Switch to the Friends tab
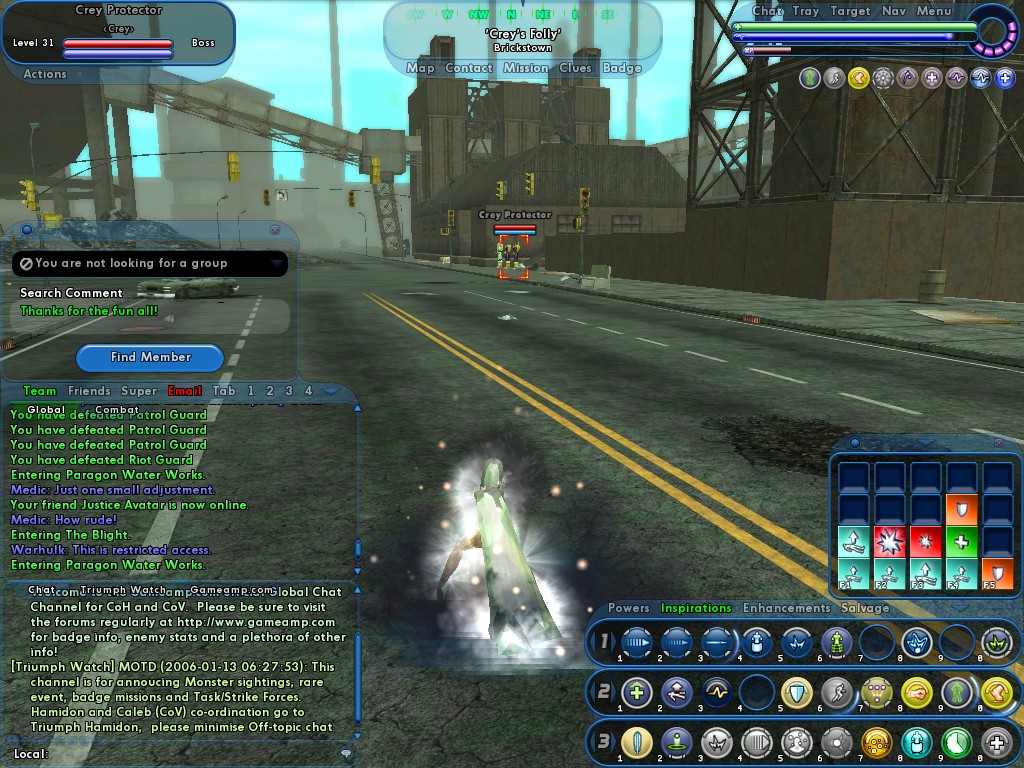Viewport: 1024px width, 768px height. [x=89, y=391]
